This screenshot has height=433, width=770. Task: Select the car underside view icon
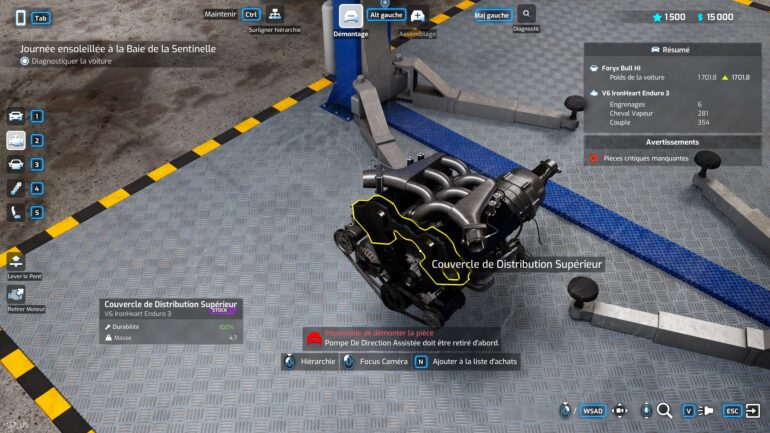pos(16,164)
